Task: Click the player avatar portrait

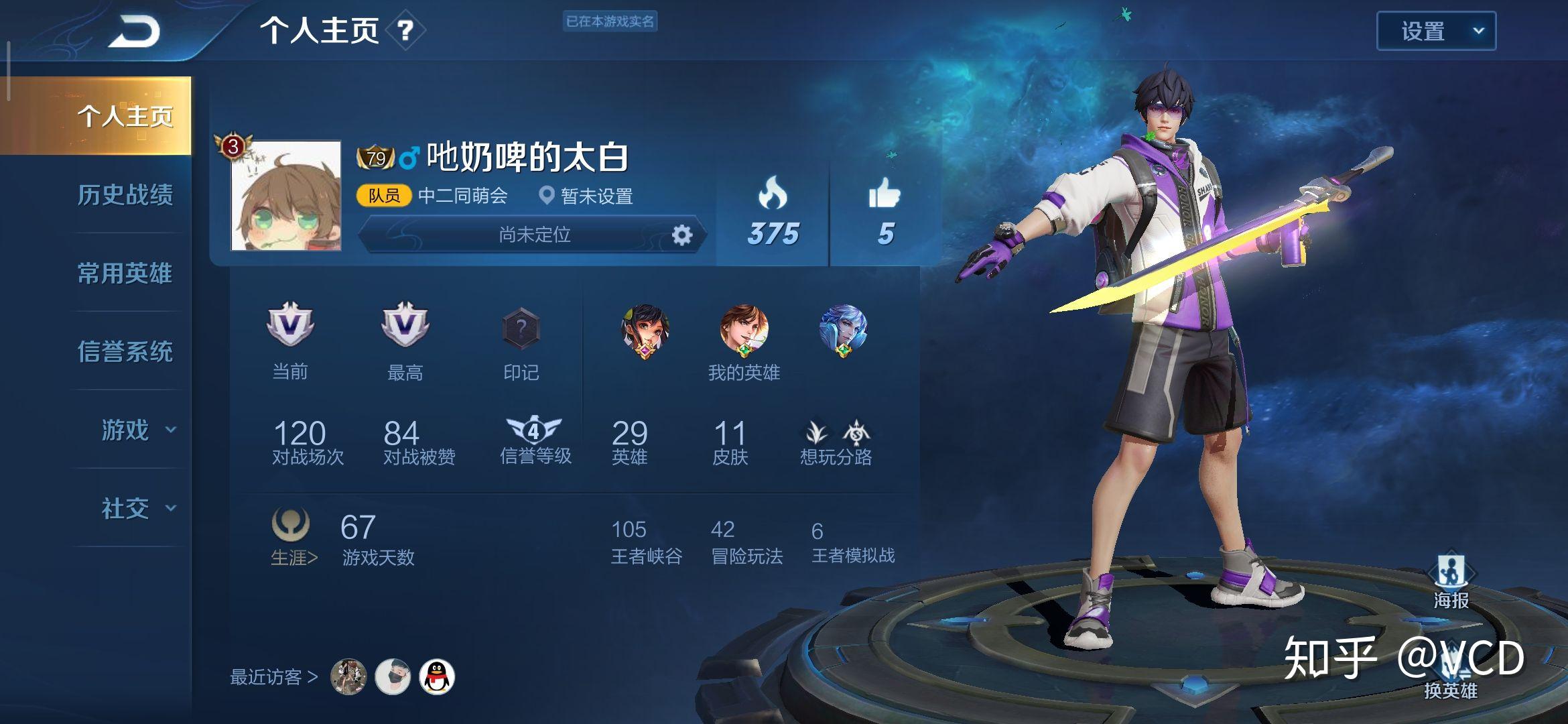Action: (286, 195)
